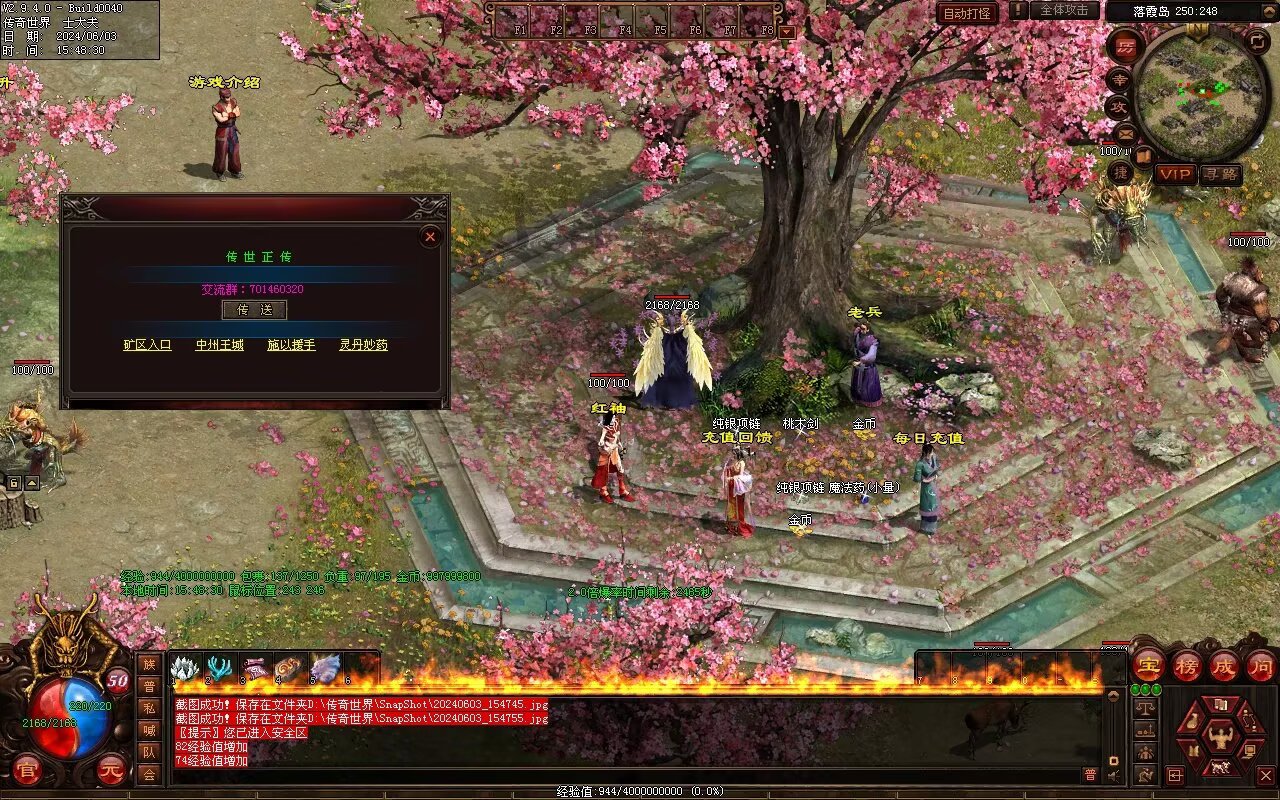
Task: Open the VIP panel
Action: (x=1175, y=174)
